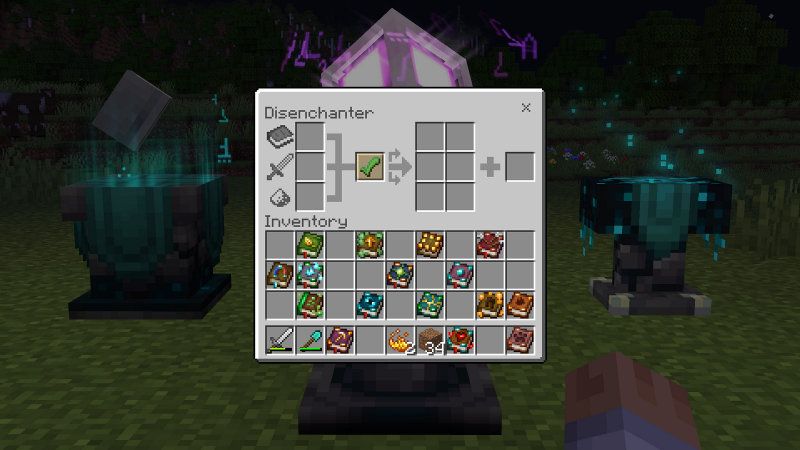This screenshot has width=800, height=450.
Task: Take the dirt block stack of 34
Action: click(430, 341)
